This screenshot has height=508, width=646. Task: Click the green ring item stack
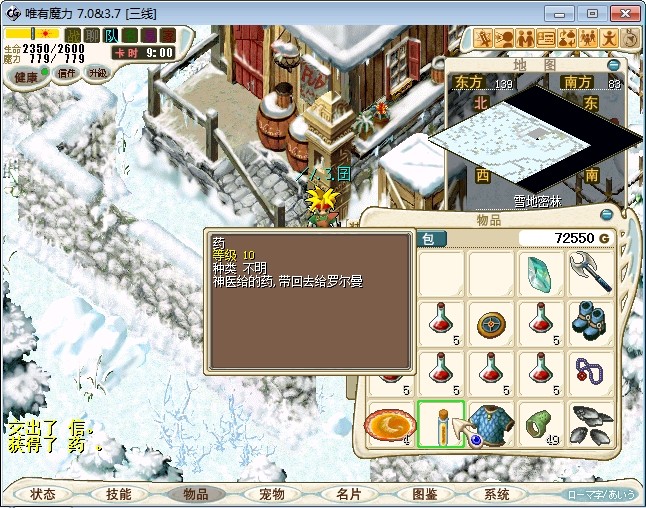click(540, 422)
